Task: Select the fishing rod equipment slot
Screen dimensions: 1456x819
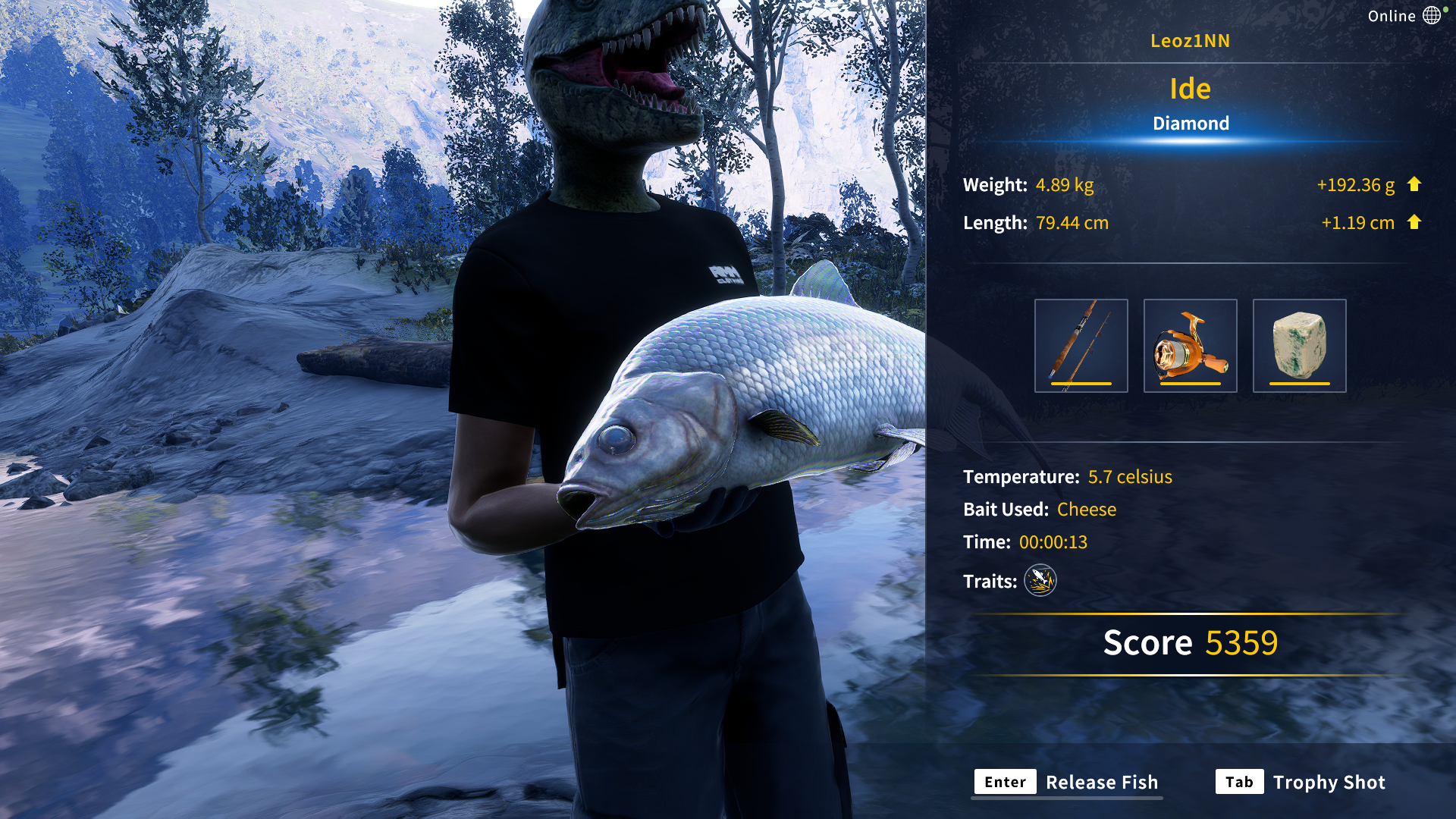Action: pyautogui.click(x=1081, y=346)
